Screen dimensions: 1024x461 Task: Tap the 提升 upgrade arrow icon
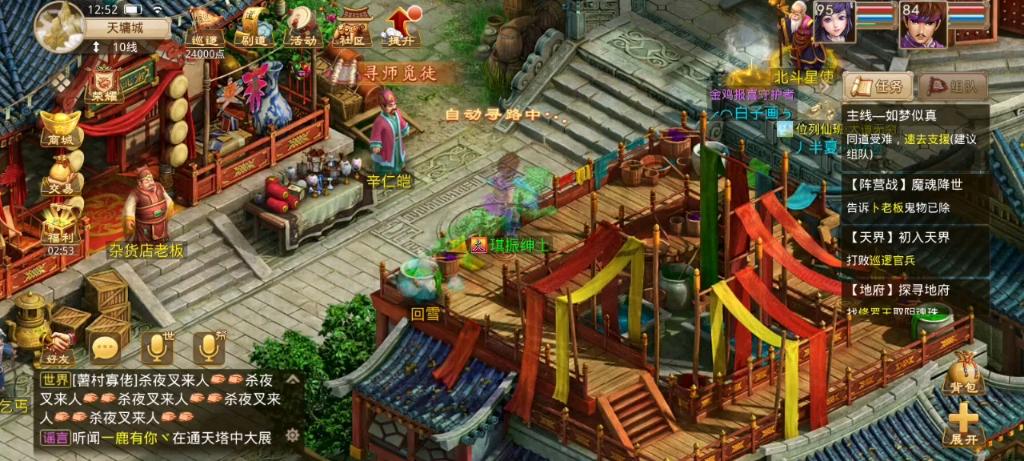click(x=400, y=27)
